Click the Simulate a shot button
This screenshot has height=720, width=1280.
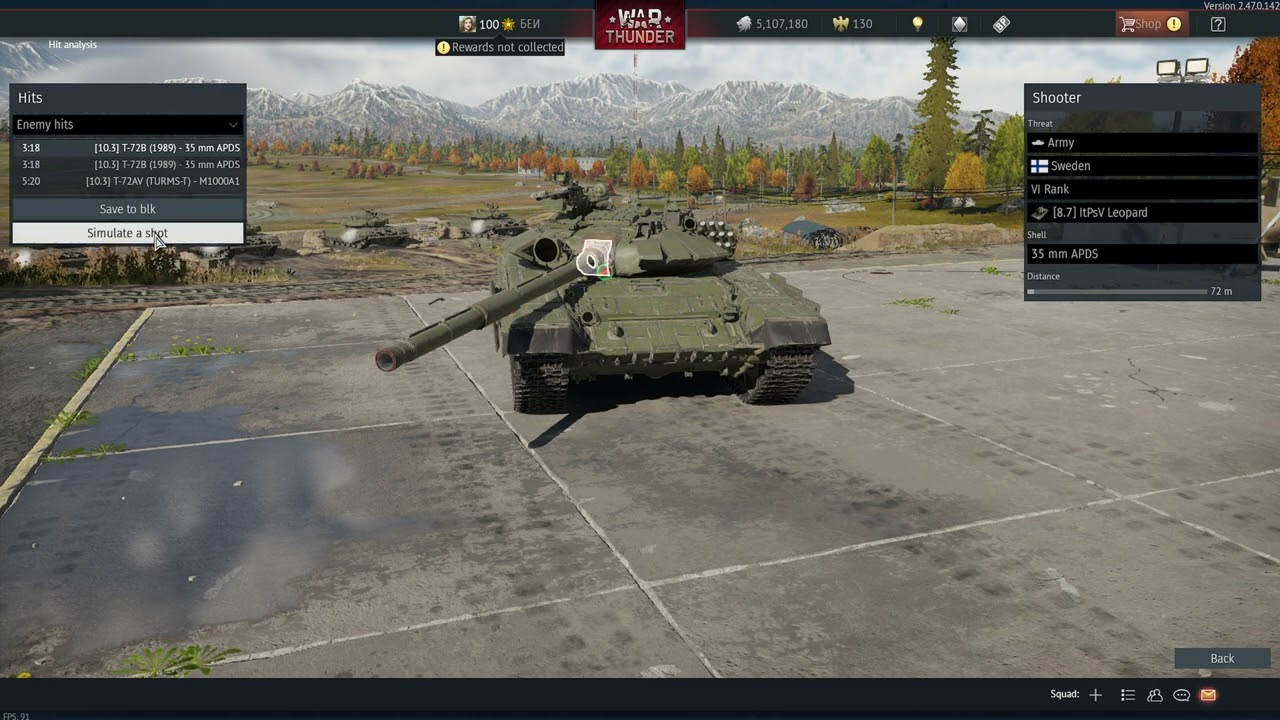[x=127, y=233]
